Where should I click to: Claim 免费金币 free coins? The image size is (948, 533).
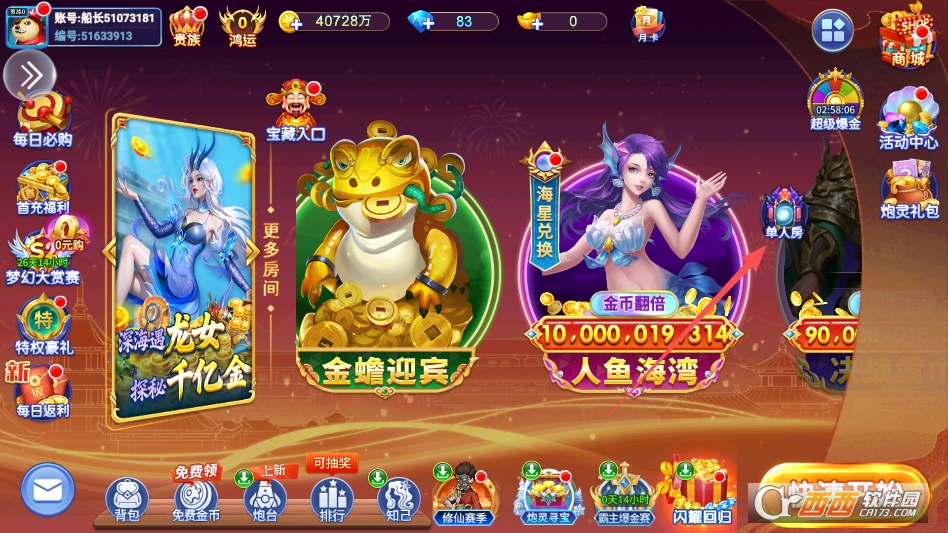[196, 498]
